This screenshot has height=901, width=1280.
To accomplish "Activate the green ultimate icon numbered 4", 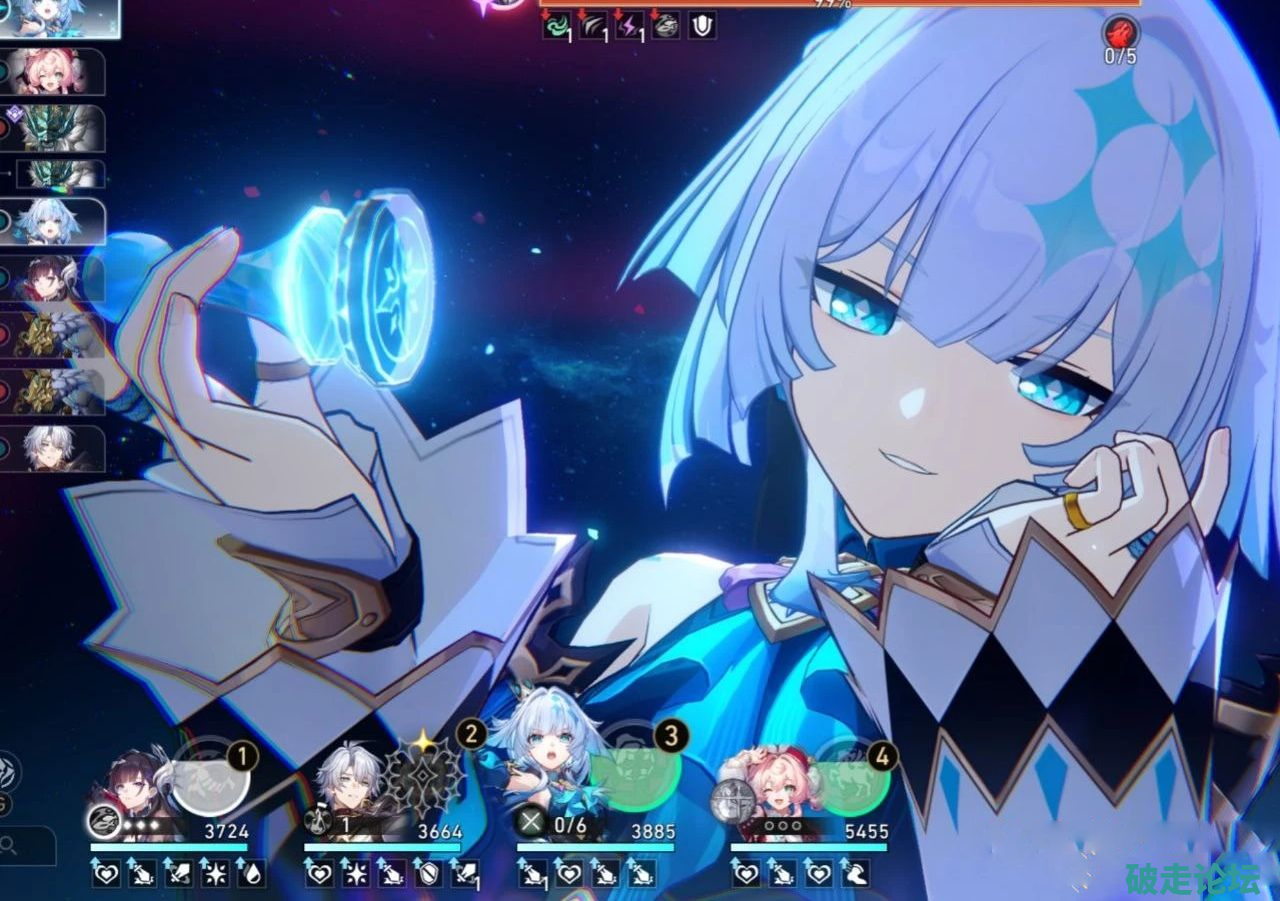I will [850, 776].
